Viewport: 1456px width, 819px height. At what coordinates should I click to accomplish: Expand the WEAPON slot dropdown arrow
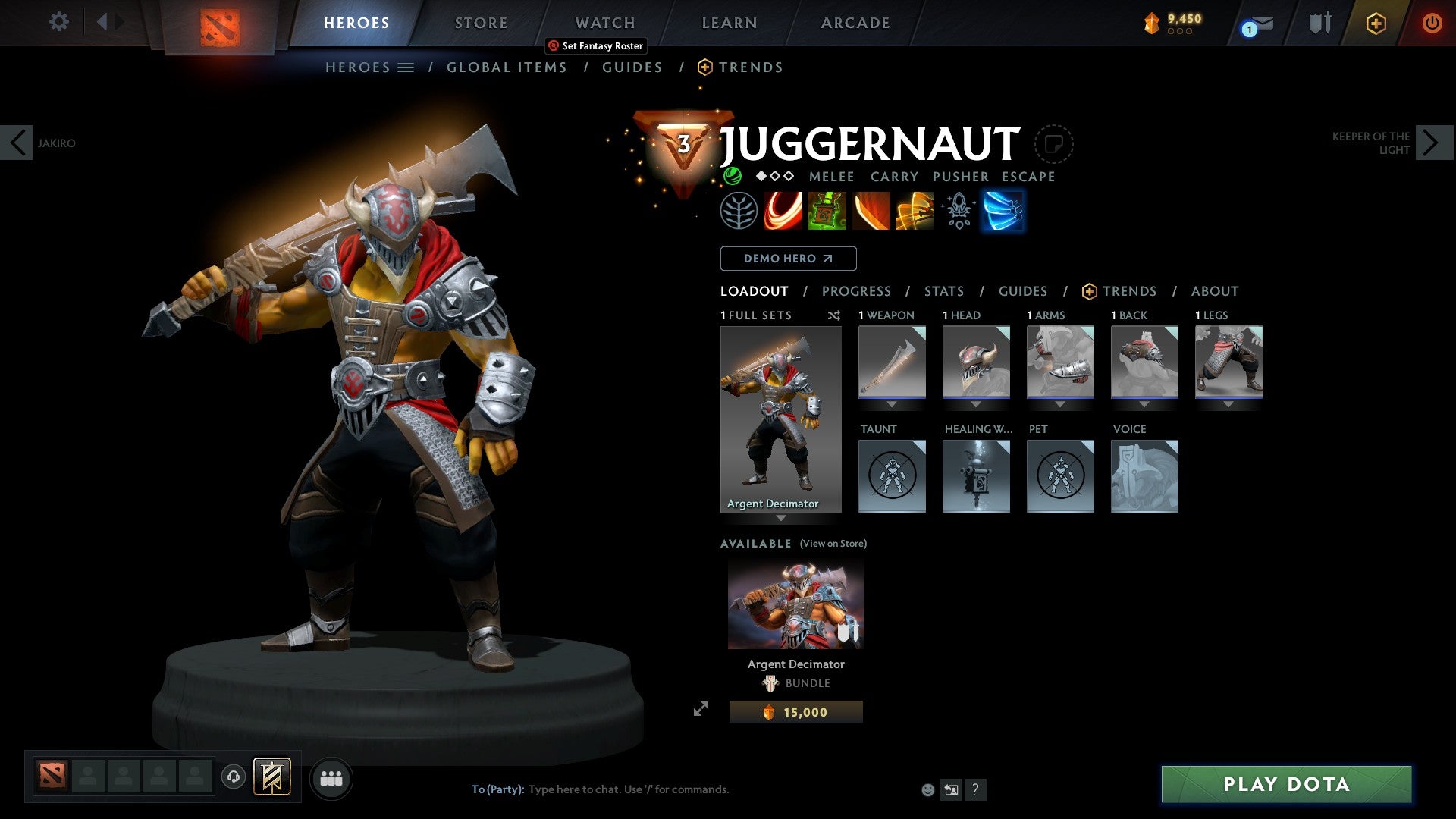point(892,404)
